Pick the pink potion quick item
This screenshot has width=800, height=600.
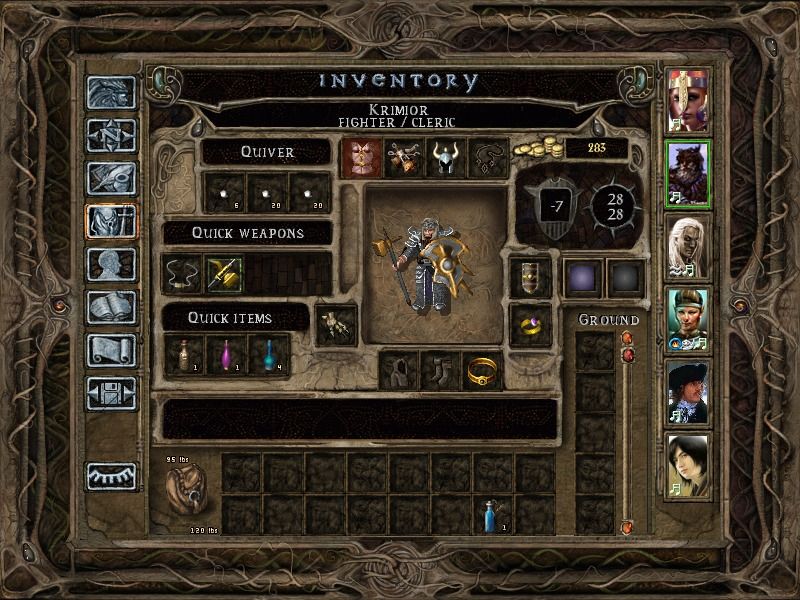coord(224,355)
